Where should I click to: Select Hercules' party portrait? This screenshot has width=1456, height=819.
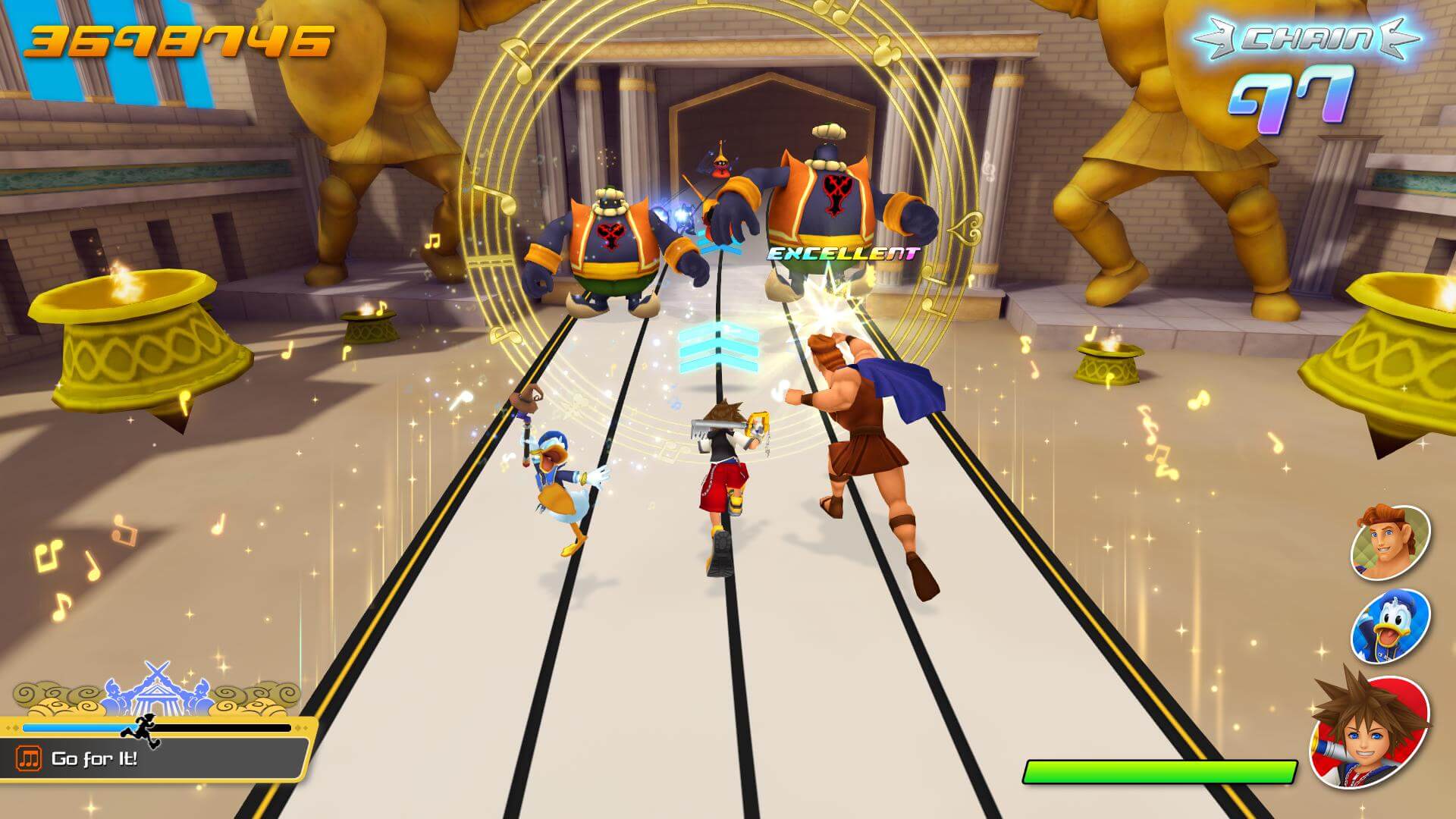coord(1389,541)
